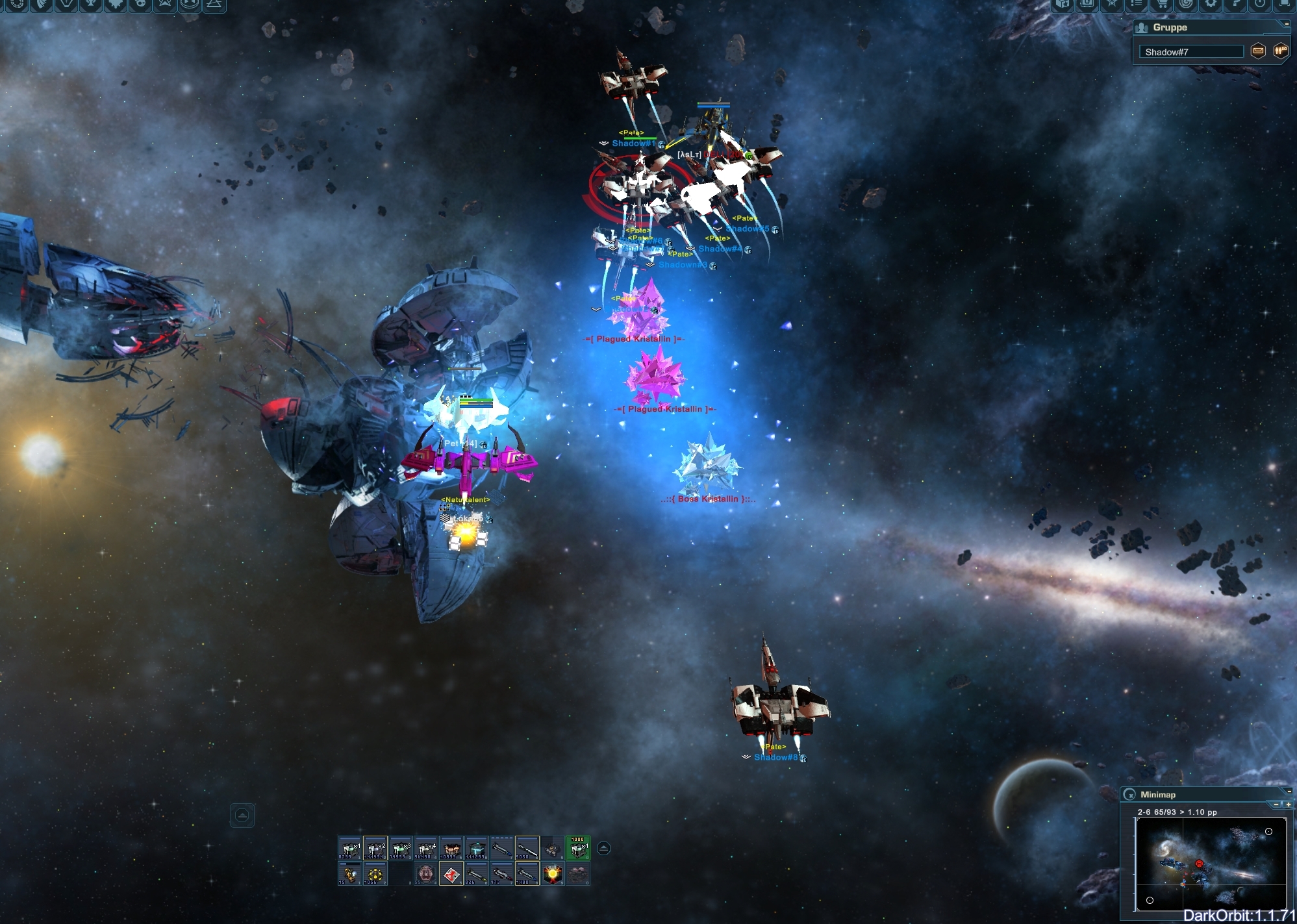Select the yellow spiked mine slot
Viewport: 1297px width, 924px height.
click(375, 874)
